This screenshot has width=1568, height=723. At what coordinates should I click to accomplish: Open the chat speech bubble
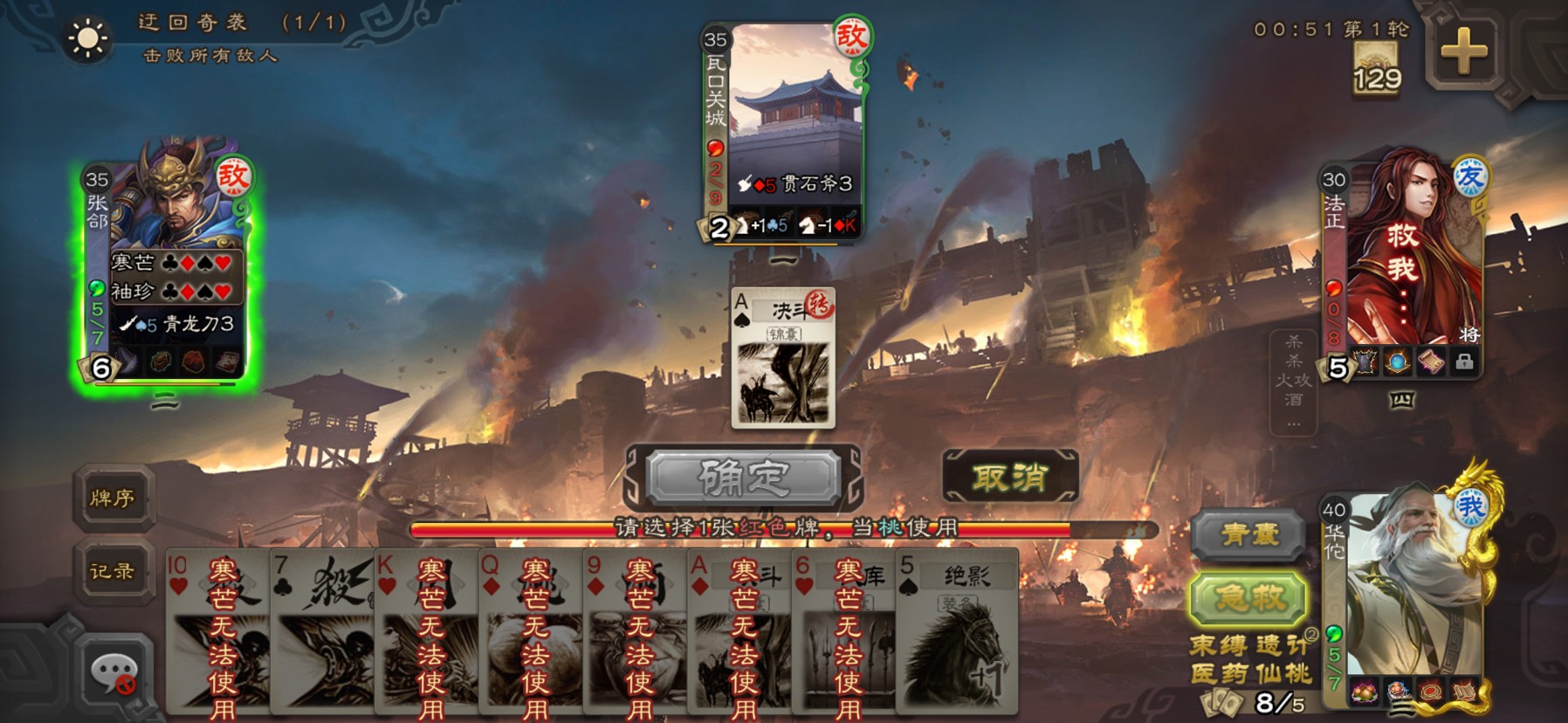point(113,674)
